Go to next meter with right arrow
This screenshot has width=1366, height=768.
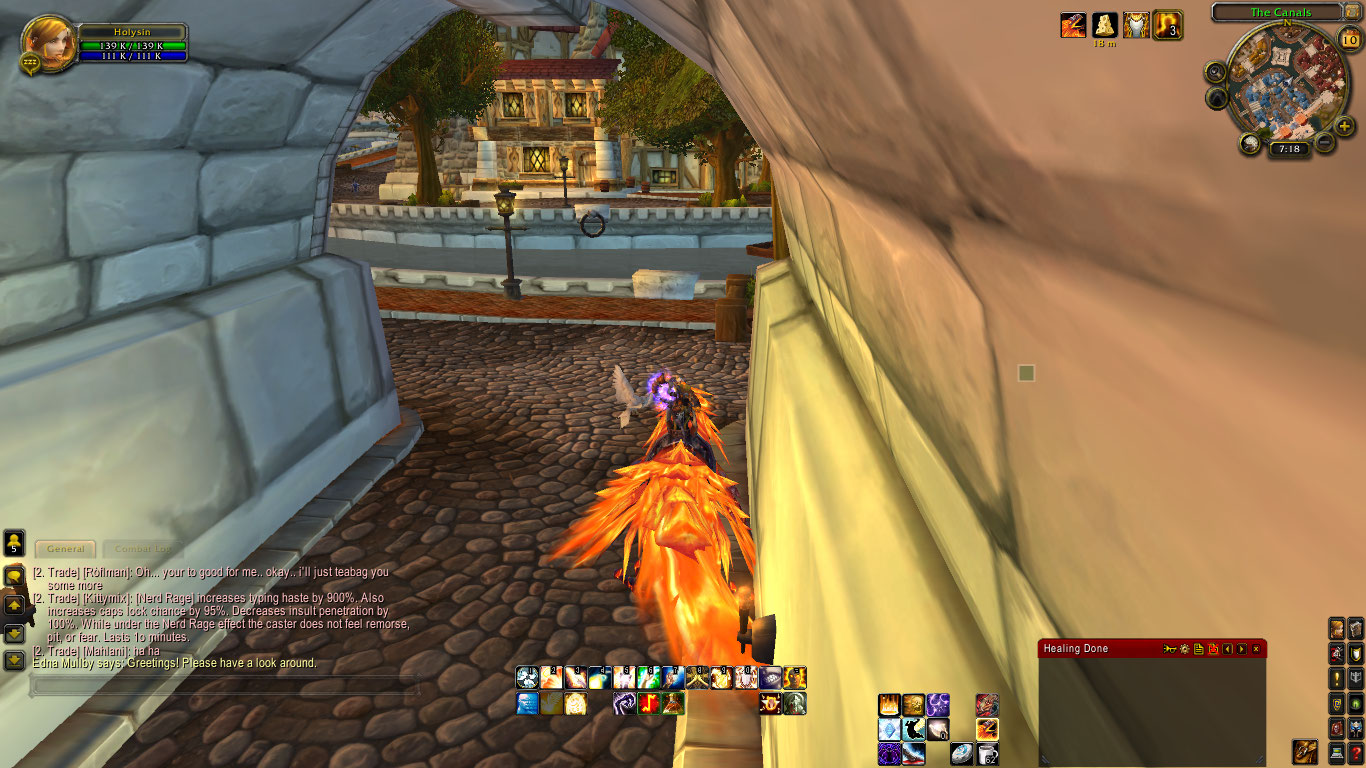point(1242,649)
